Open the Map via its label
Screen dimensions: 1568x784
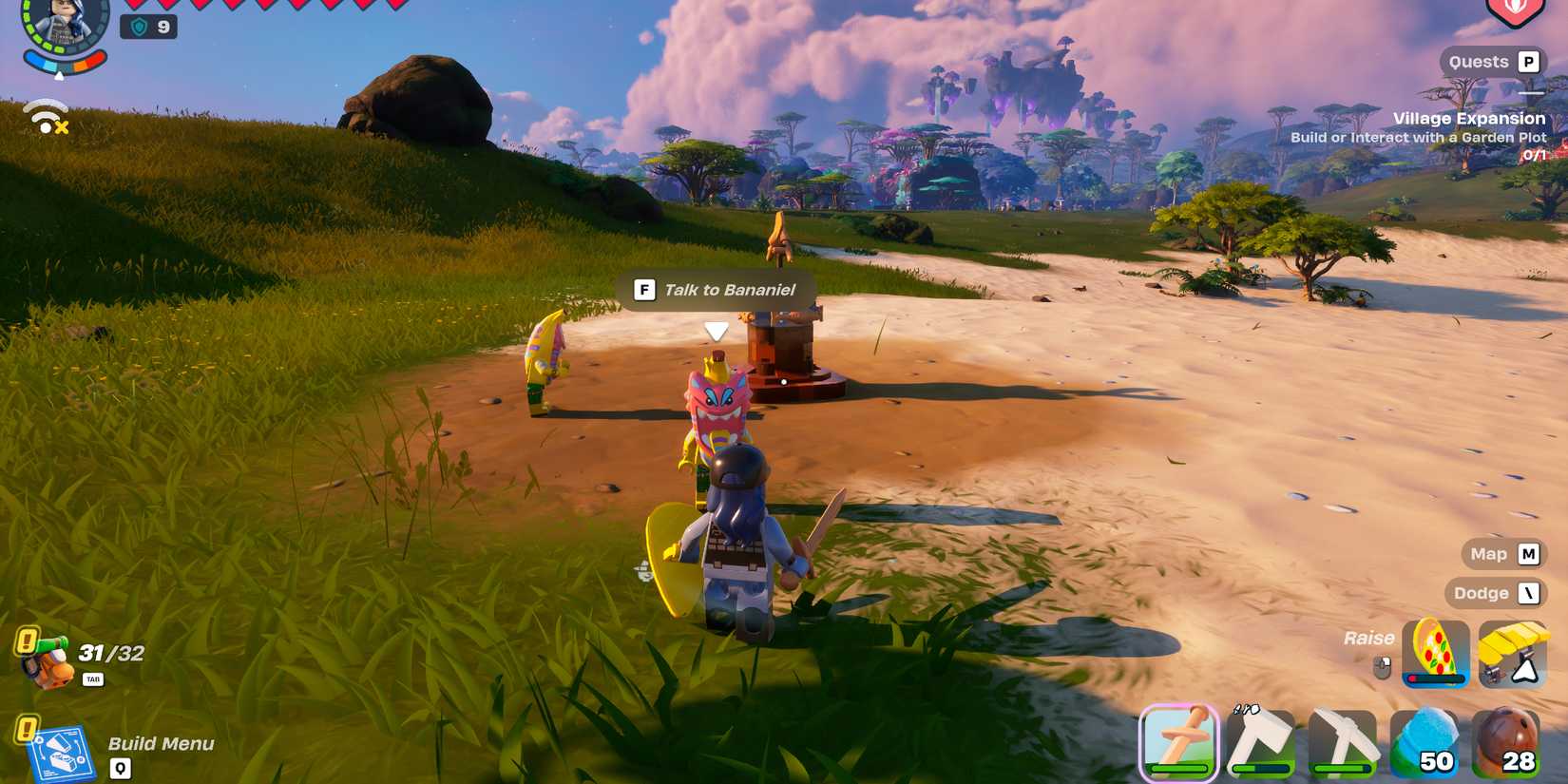pos(1488,554)
